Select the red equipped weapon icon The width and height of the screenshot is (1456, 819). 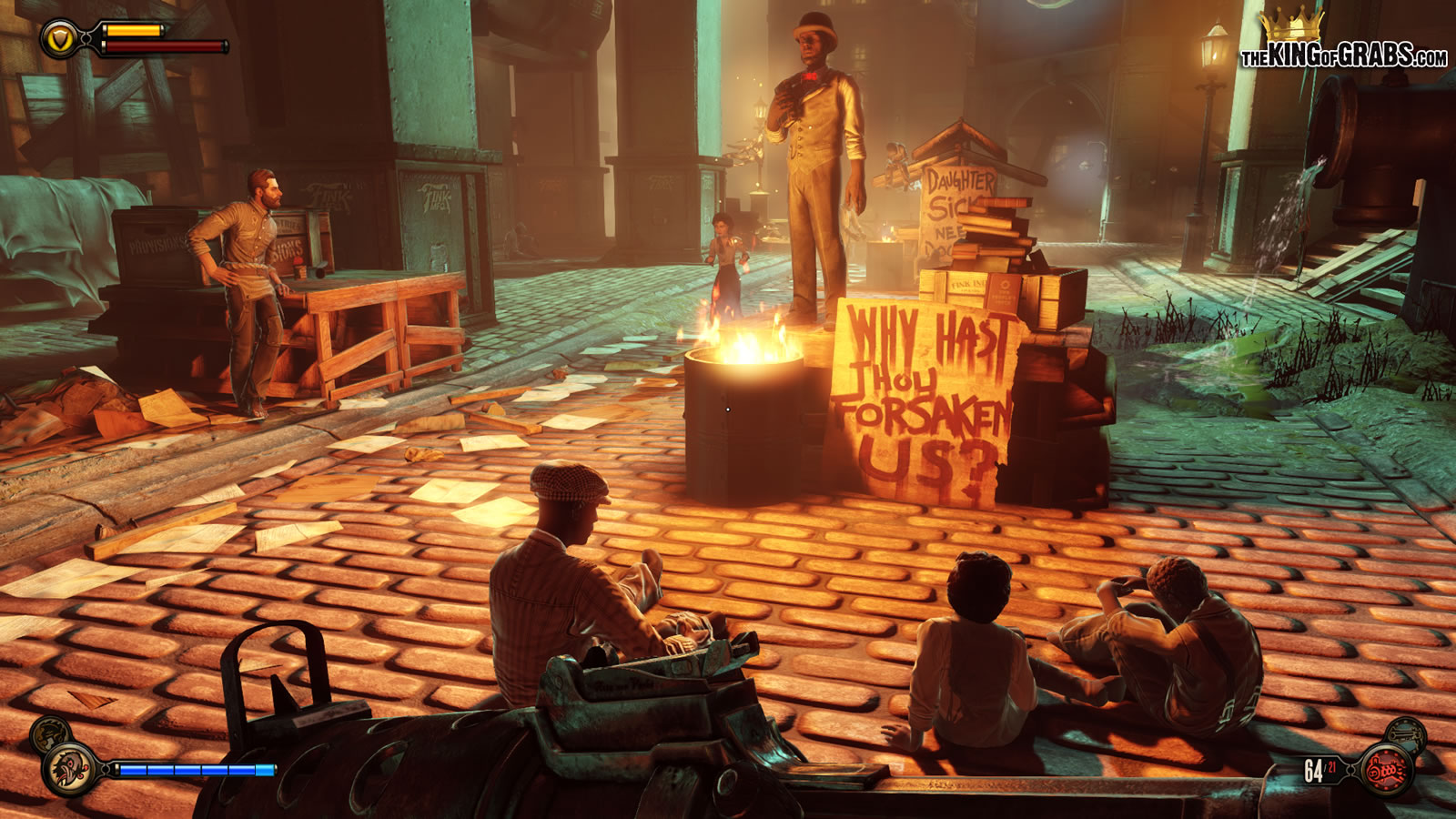coord(1387,772)
